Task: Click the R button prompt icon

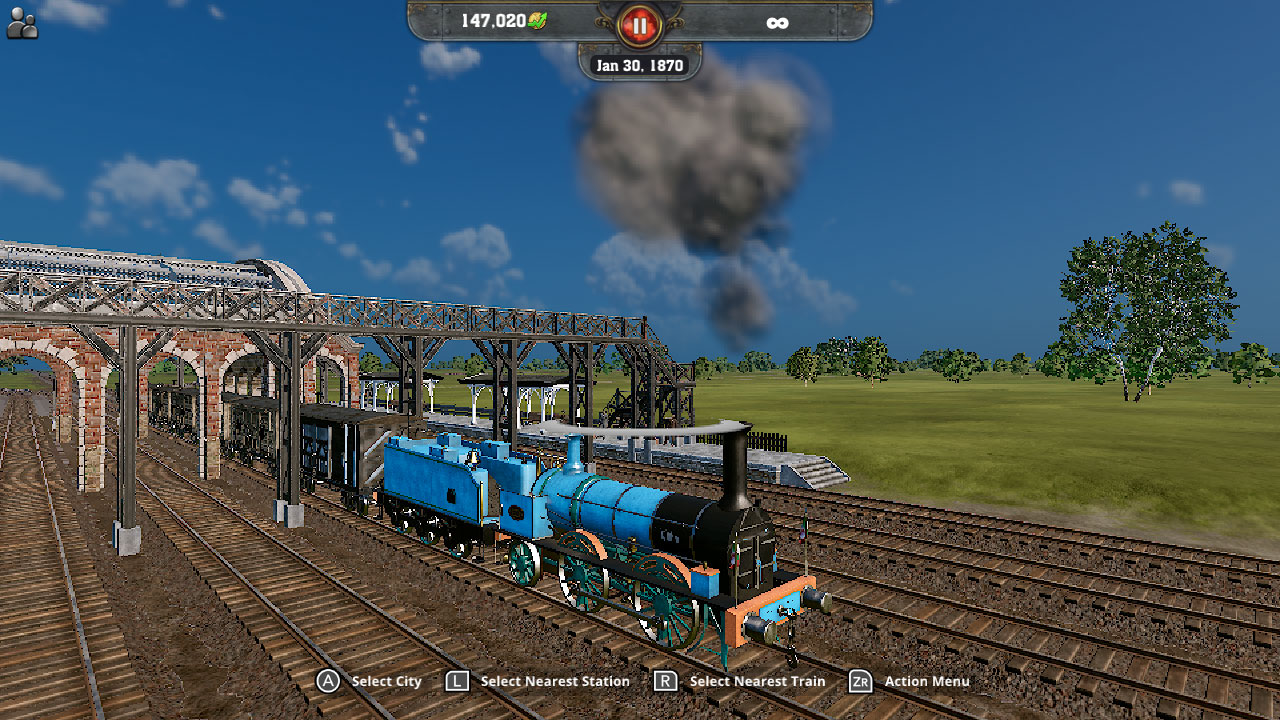Action: click(x=664, y=681)
